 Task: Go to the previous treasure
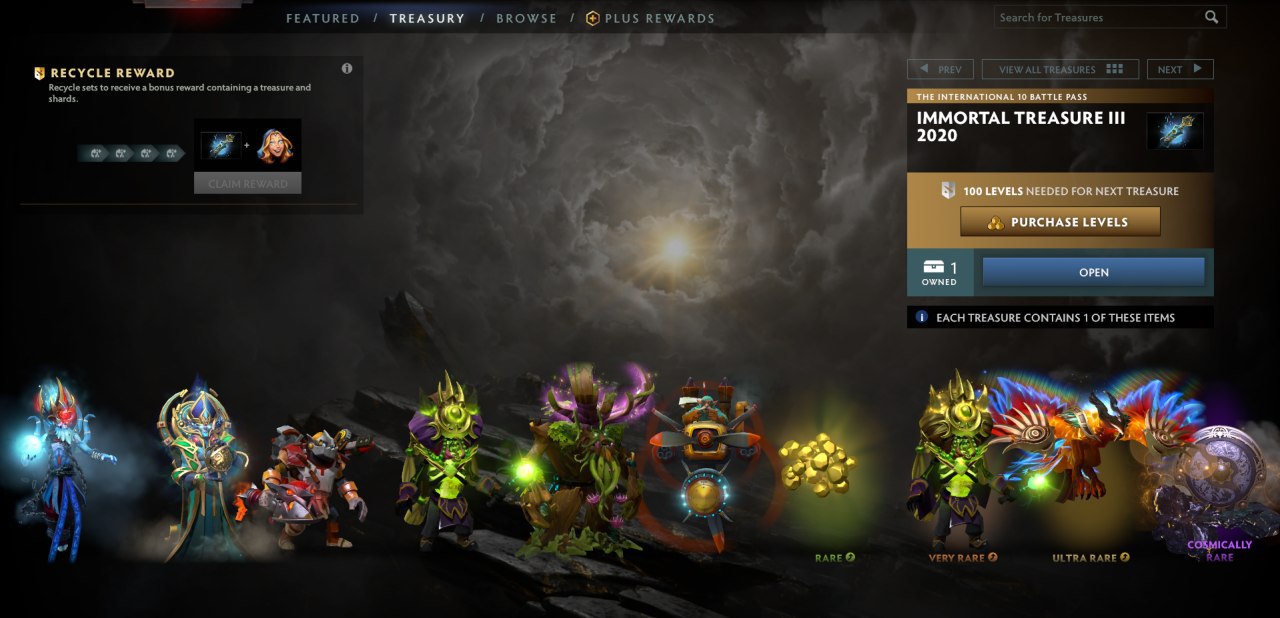939,69
